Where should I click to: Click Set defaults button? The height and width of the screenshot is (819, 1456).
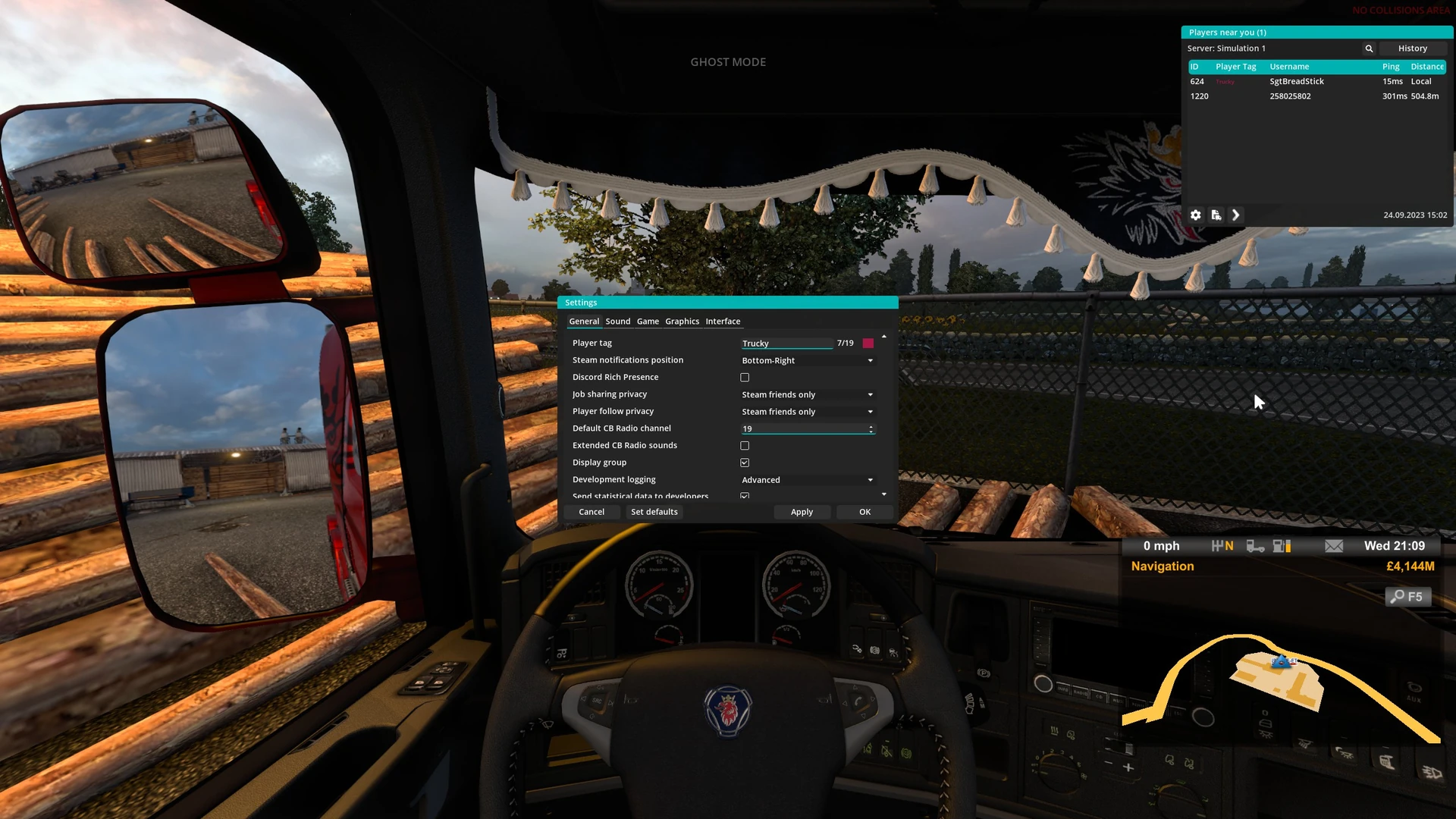pyautogui.click(x=654, y=512)
